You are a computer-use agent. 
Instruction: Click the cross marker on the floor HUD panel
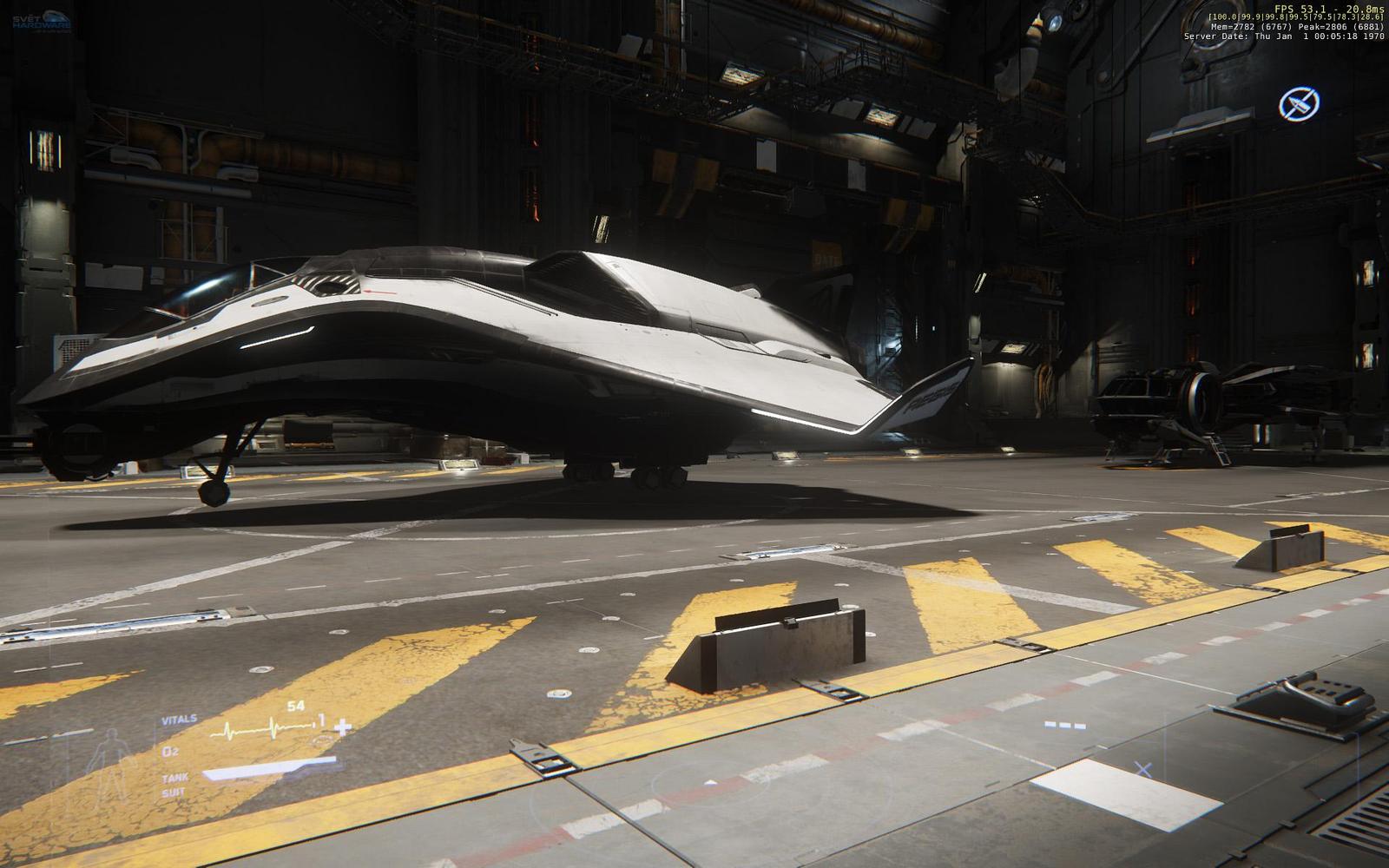click(x=1143, y=768)
